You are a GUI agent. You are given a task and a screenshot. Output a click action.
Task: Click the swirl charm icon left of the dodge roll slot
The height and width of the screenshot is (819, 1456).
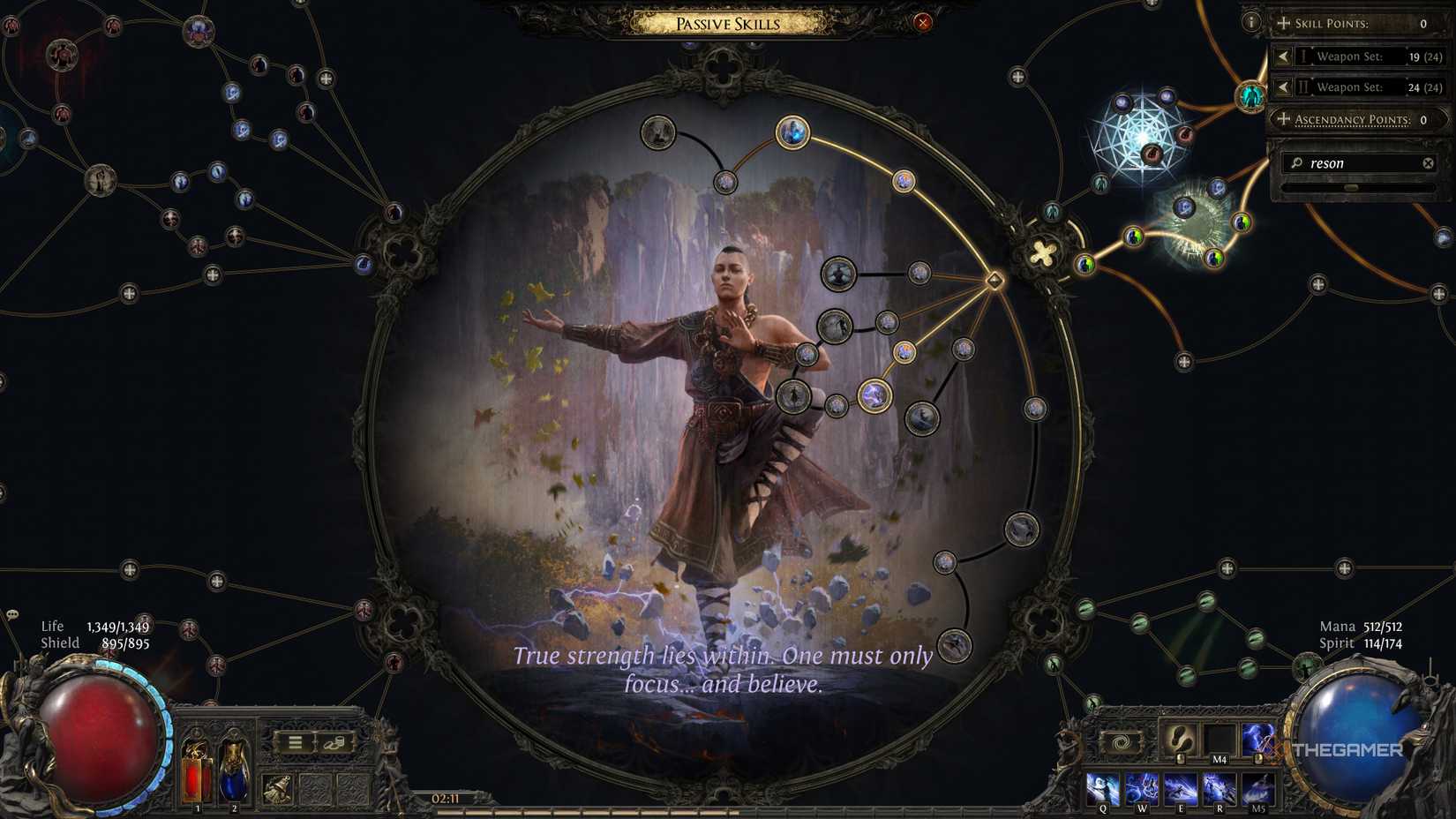click(x=1121, y=740)
